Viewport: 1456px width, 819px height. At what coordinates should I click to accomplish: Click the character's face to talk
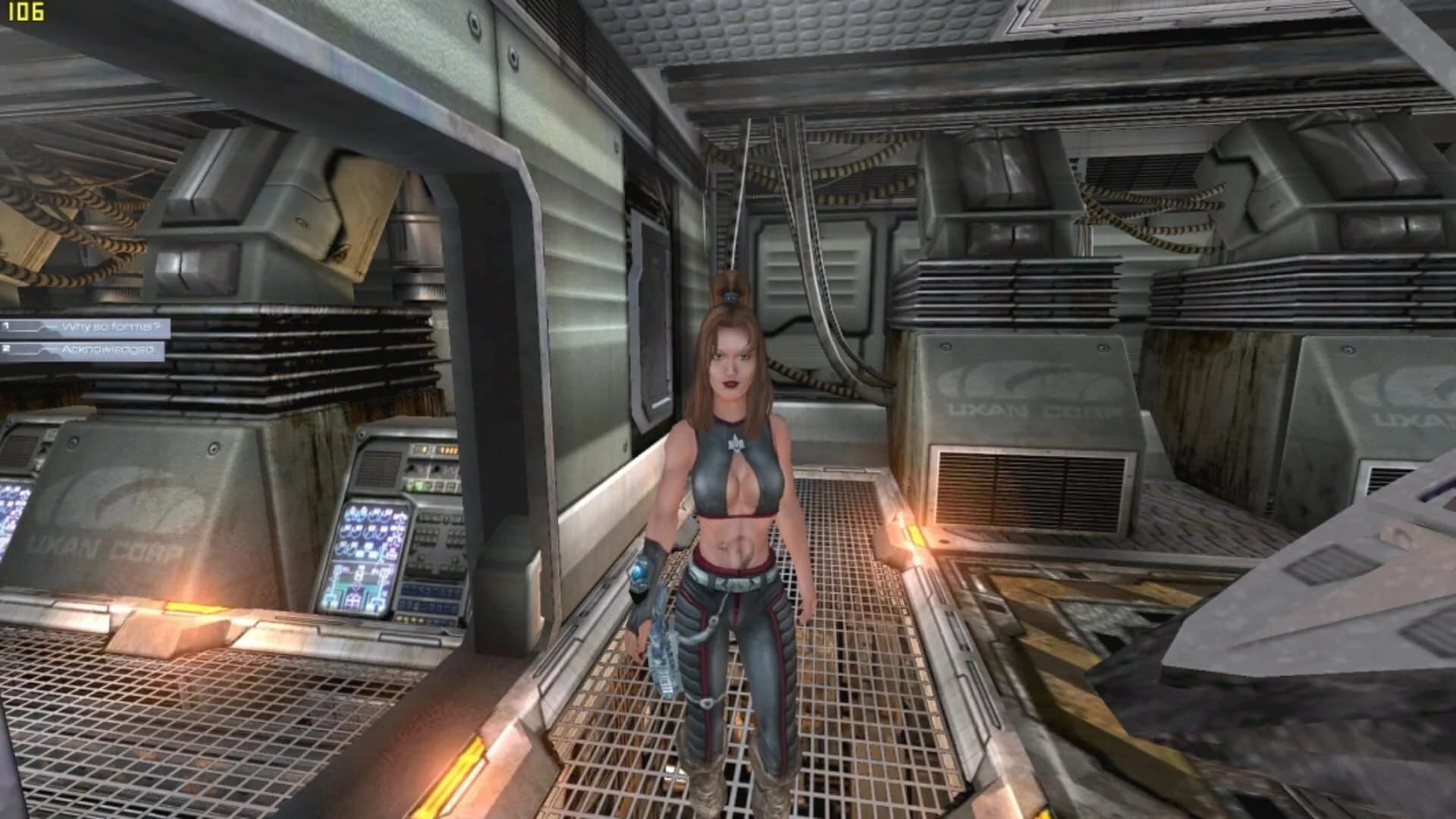(x=732, y=364)
